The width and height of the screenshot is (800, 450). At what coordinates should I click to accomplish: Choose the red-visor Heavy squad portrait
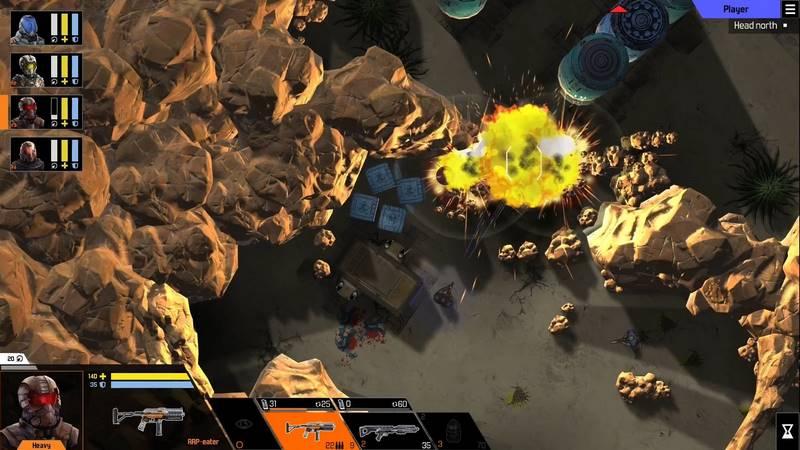(24, 112)
